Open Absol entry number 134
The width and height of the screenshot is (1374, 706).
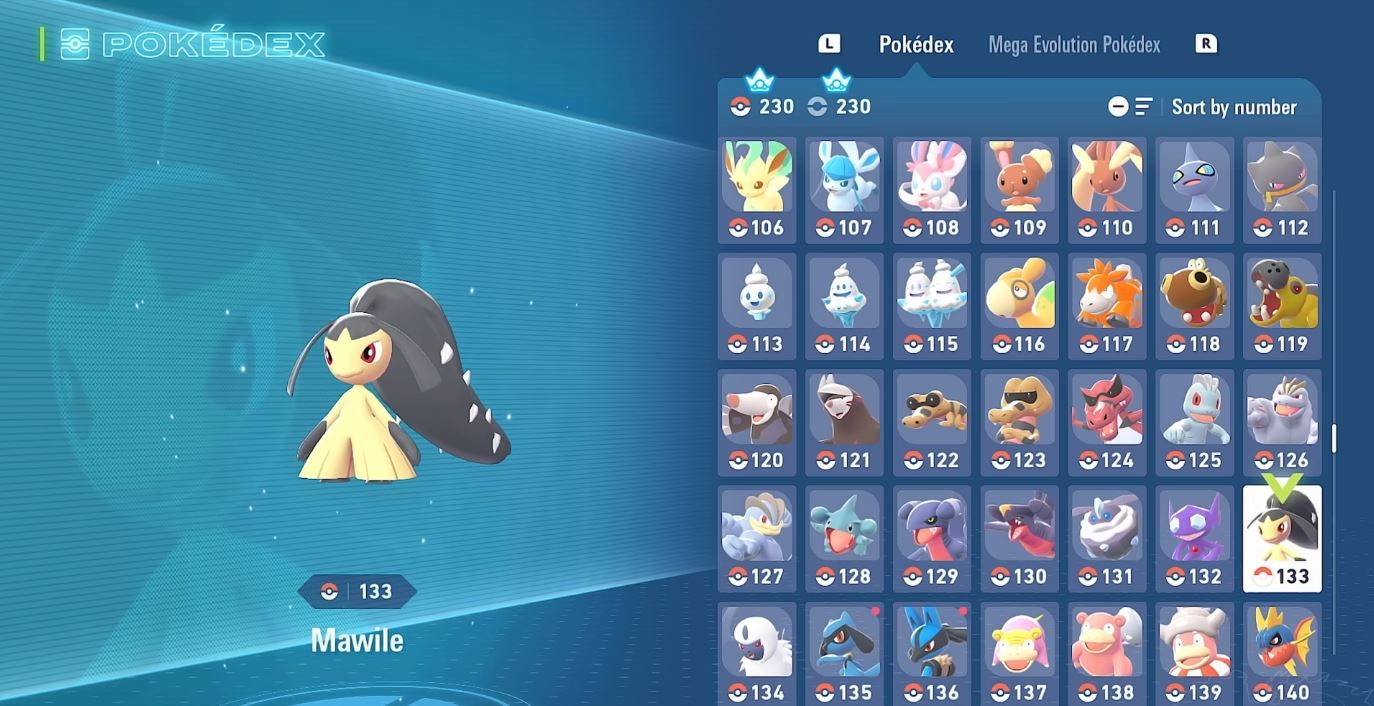pos(757,652)
